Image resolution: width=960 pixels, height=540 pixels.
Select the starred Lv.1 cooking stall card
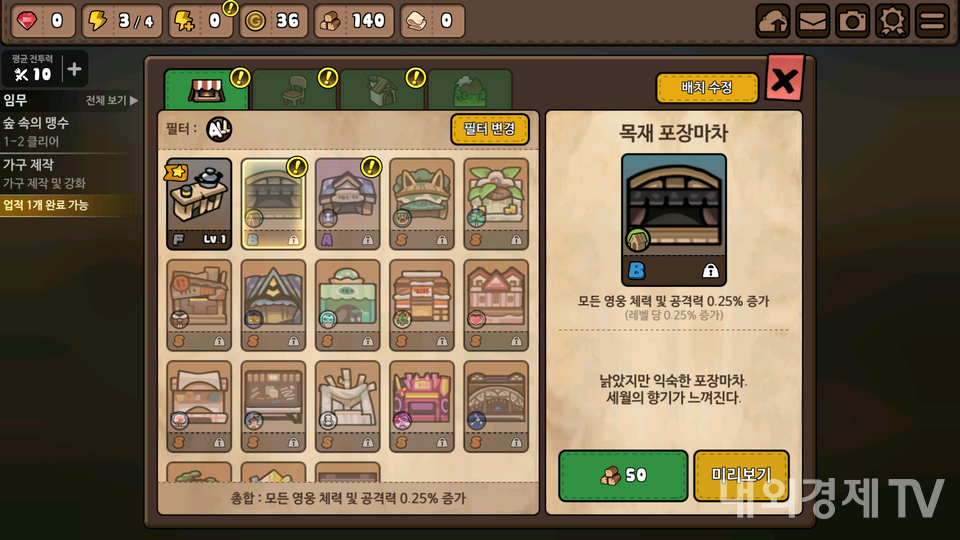(199, 203)
